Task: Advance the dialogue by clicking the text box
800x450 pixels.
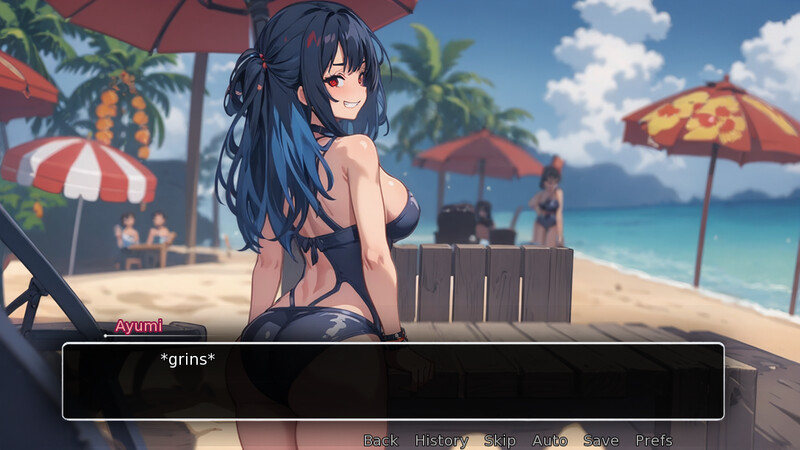Action: click(x=392, y=381)
